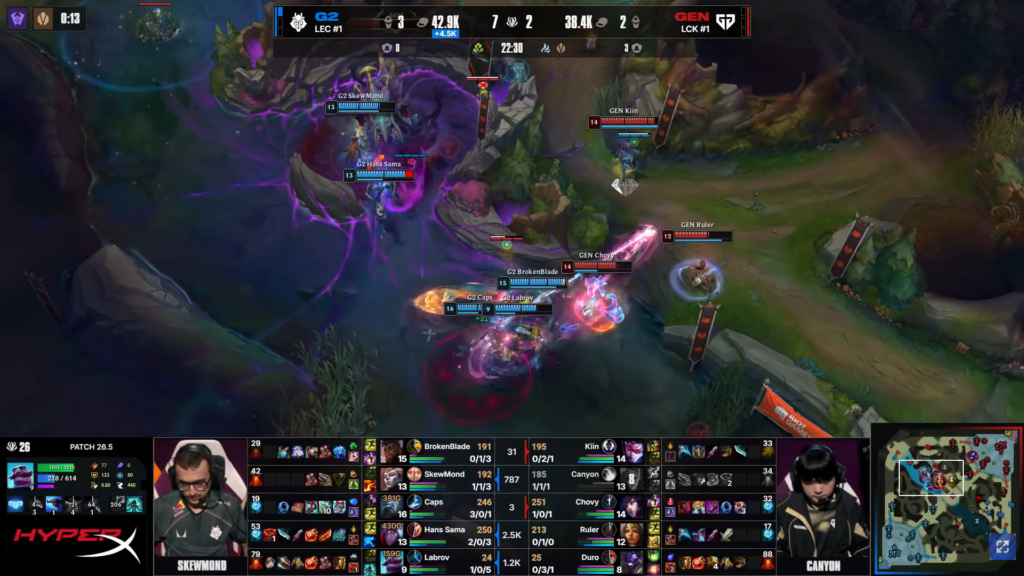Choose Canyon's greyed-out champion portrait
1024x576 pixels.
click(633, 478)
